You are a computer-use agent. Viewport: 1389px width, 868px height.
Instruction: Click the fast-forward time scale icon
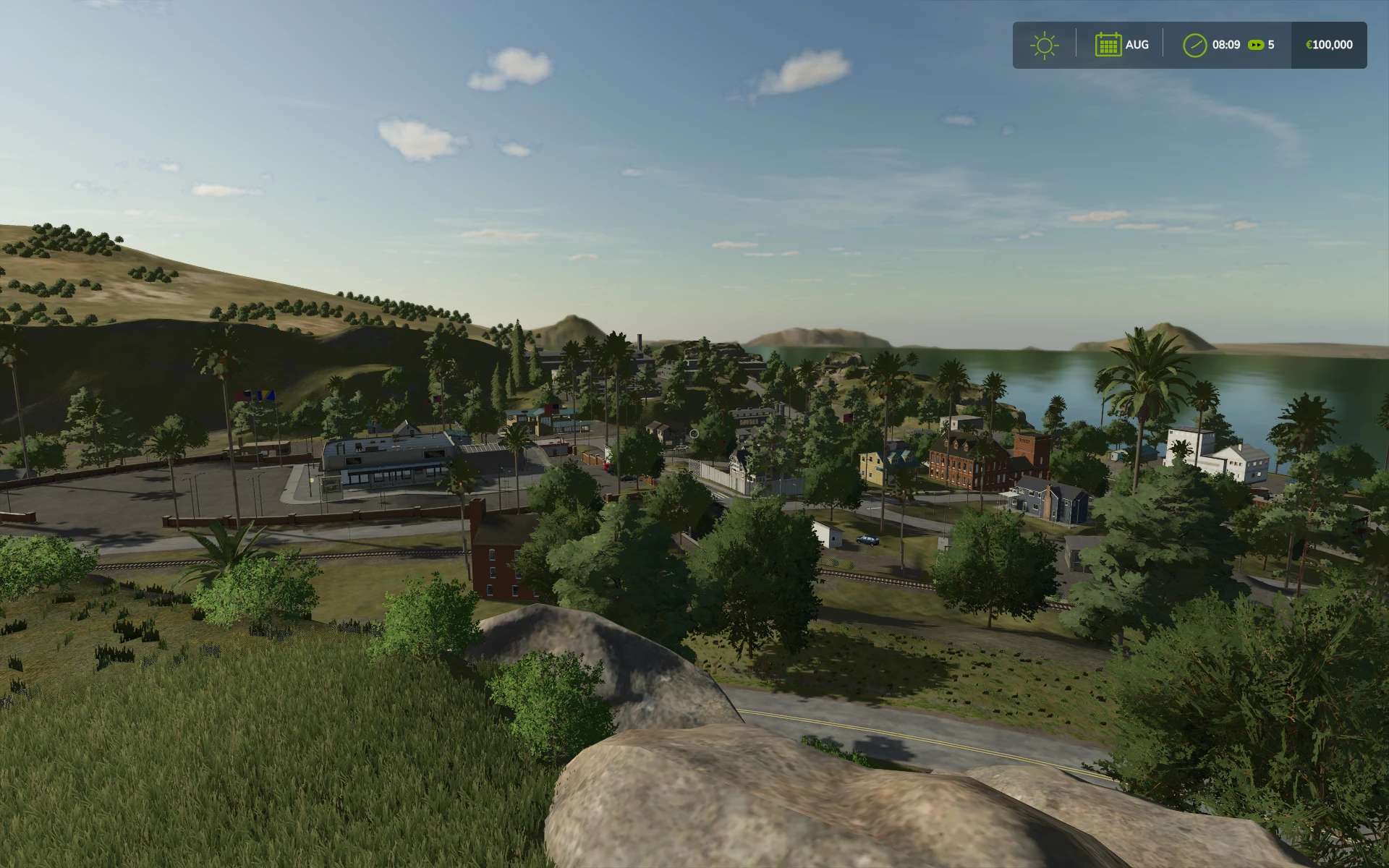click(x=1257, y=45)
